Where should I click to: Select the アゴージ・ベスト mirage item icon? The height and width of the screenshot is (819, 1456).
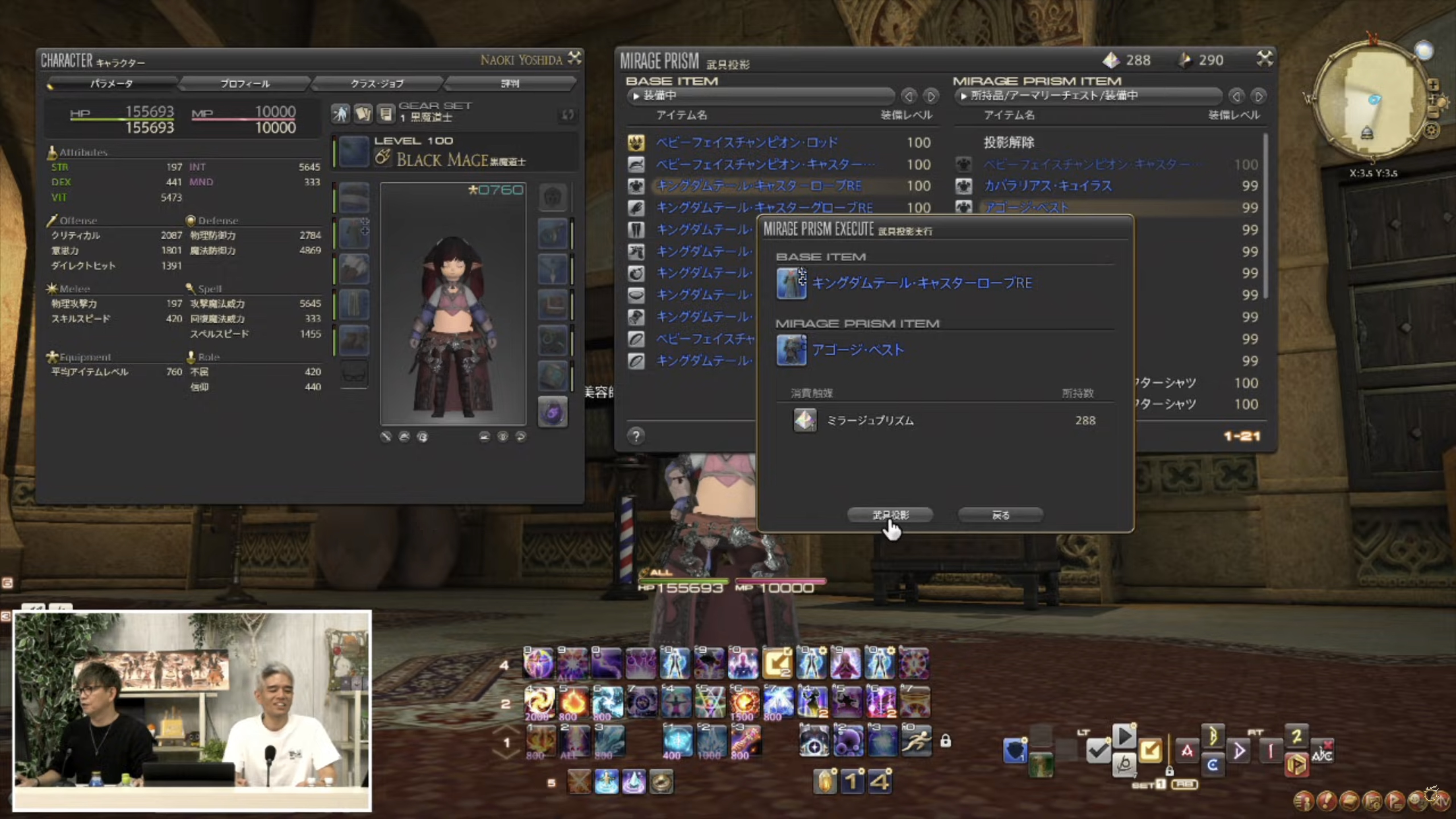click(x=791, y=350)
